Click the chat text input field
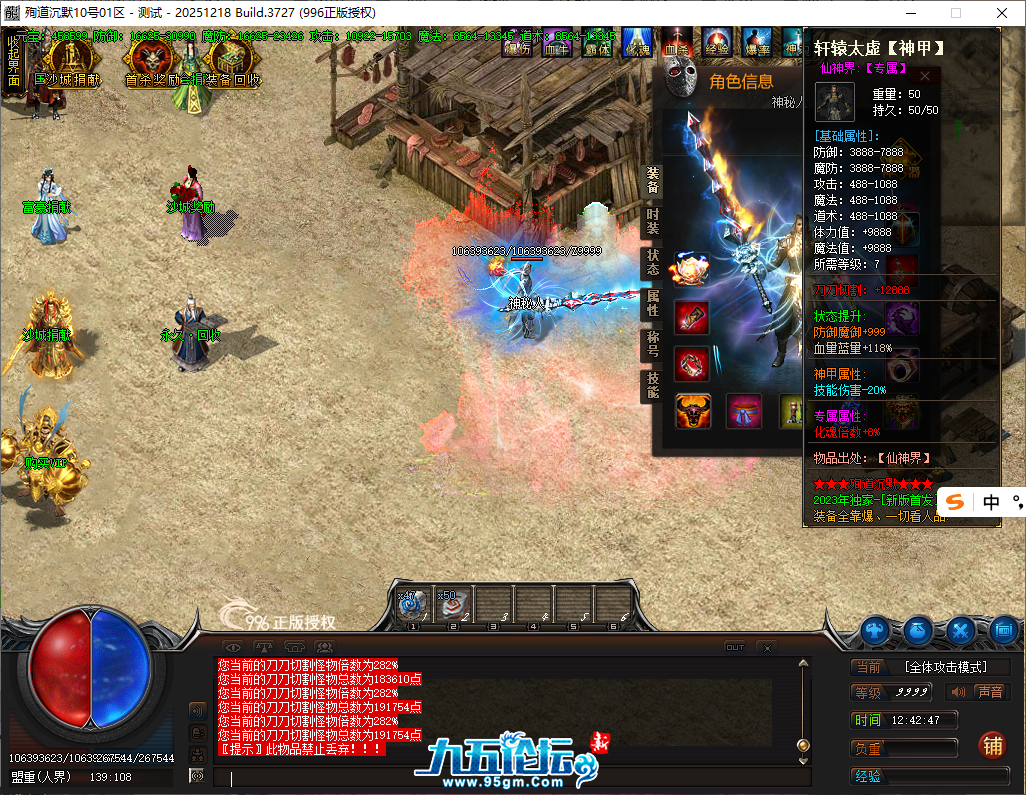Viewport: 1026px width, 795px height. tap(500, 778)
